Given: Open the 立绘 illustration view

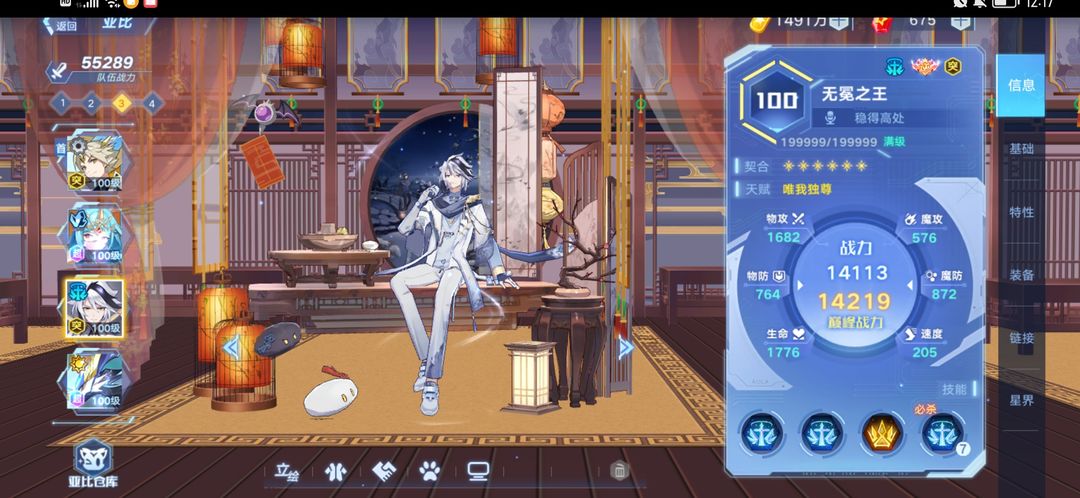Looking at the screenshot, I should pyautogui.click(x=287, y=470).
